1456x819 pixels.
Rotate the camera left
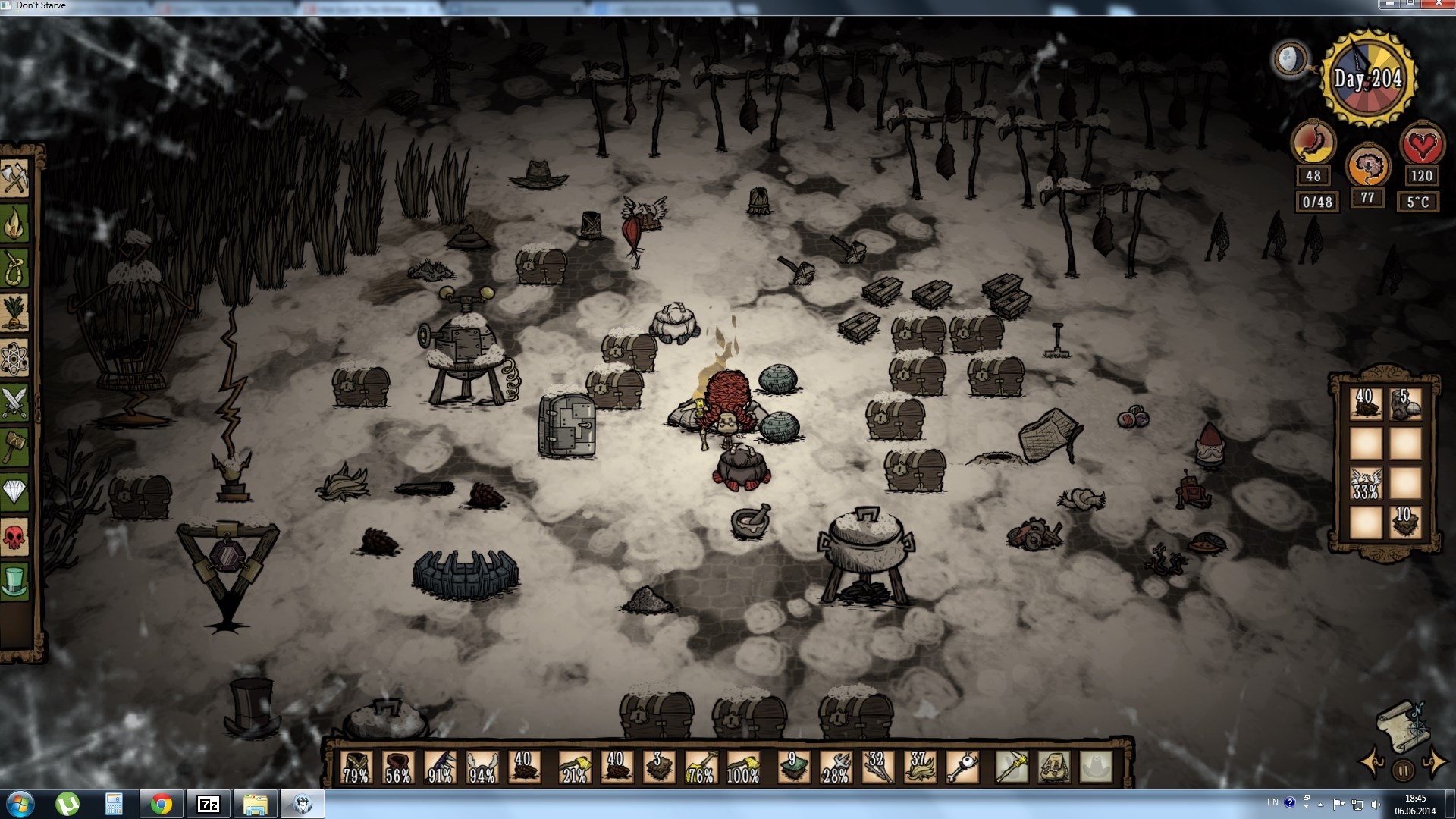(x=1371, y=761)
